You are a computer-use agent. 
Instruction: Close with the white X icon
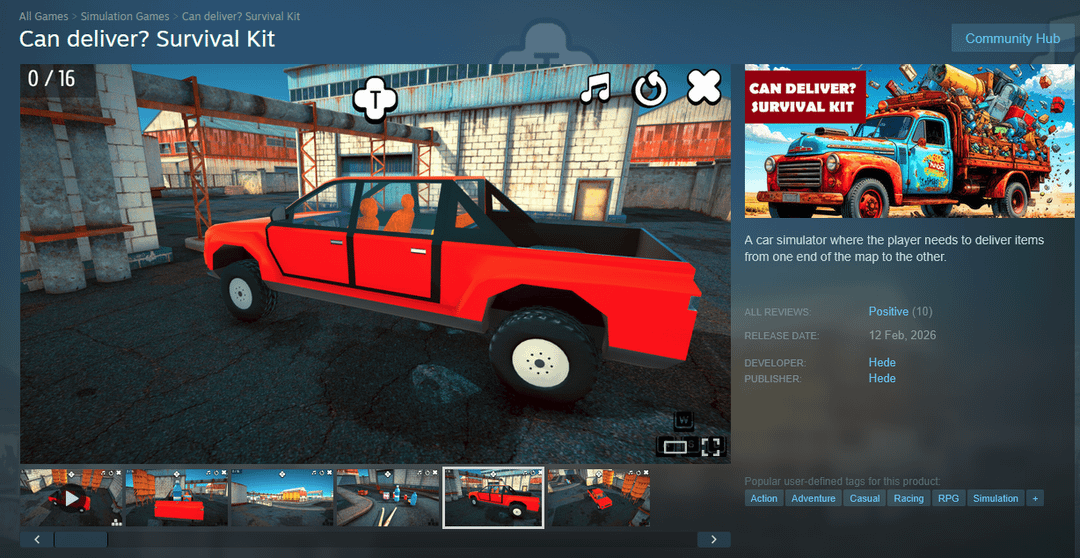(704, 88)
